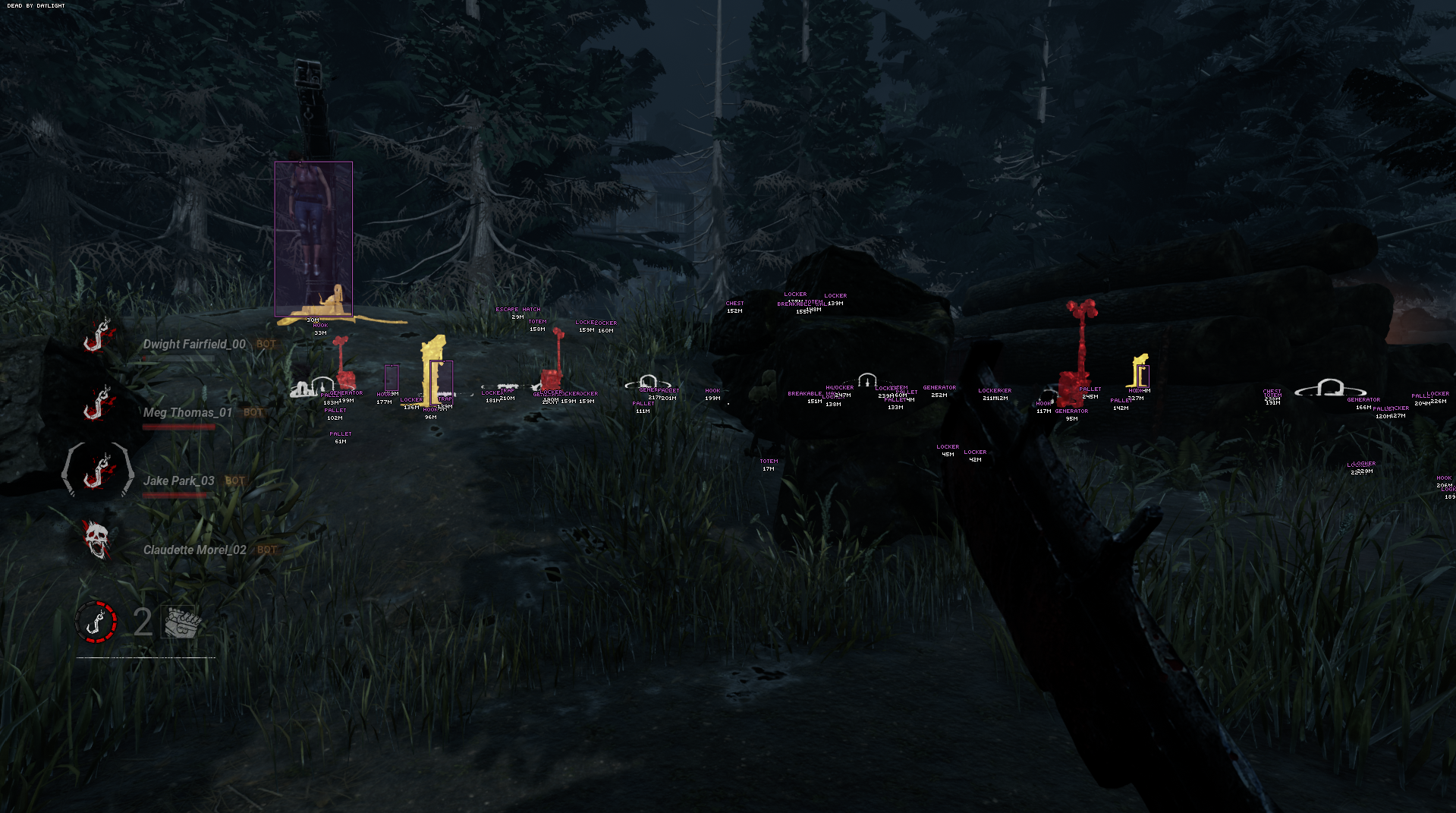1456x813 pixels.
Task: Click Dwight Fairfield_00's hooked status icon
Action: pos(97,336)
